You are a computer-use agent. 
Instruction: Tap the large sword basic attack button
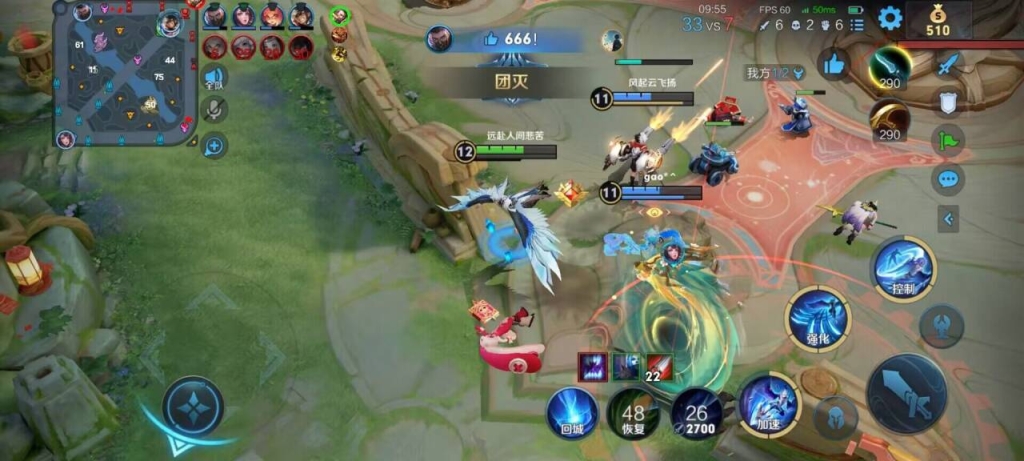906,393
